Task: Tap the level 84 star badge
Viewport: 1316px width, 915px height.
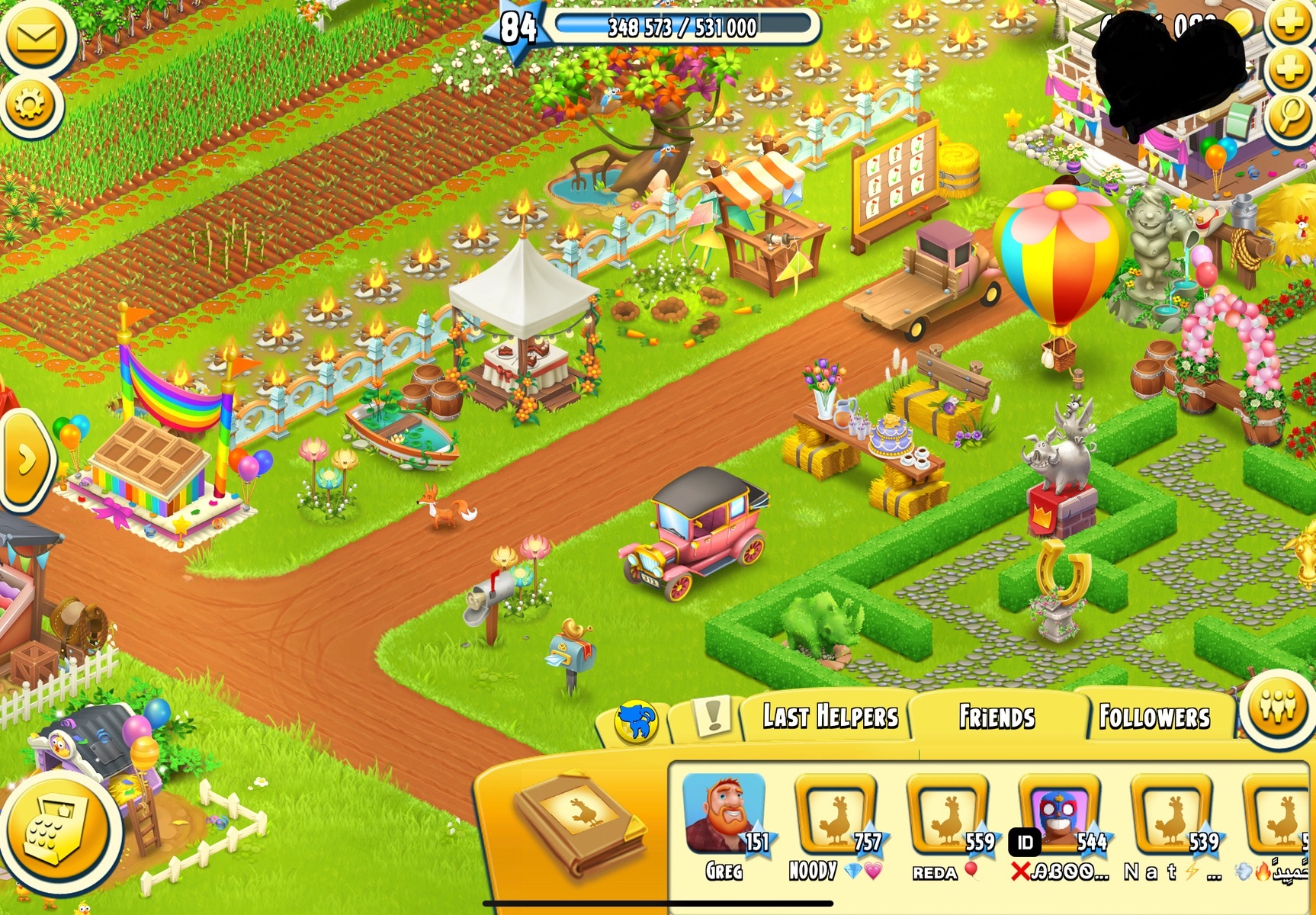Action: click(518, 27)
